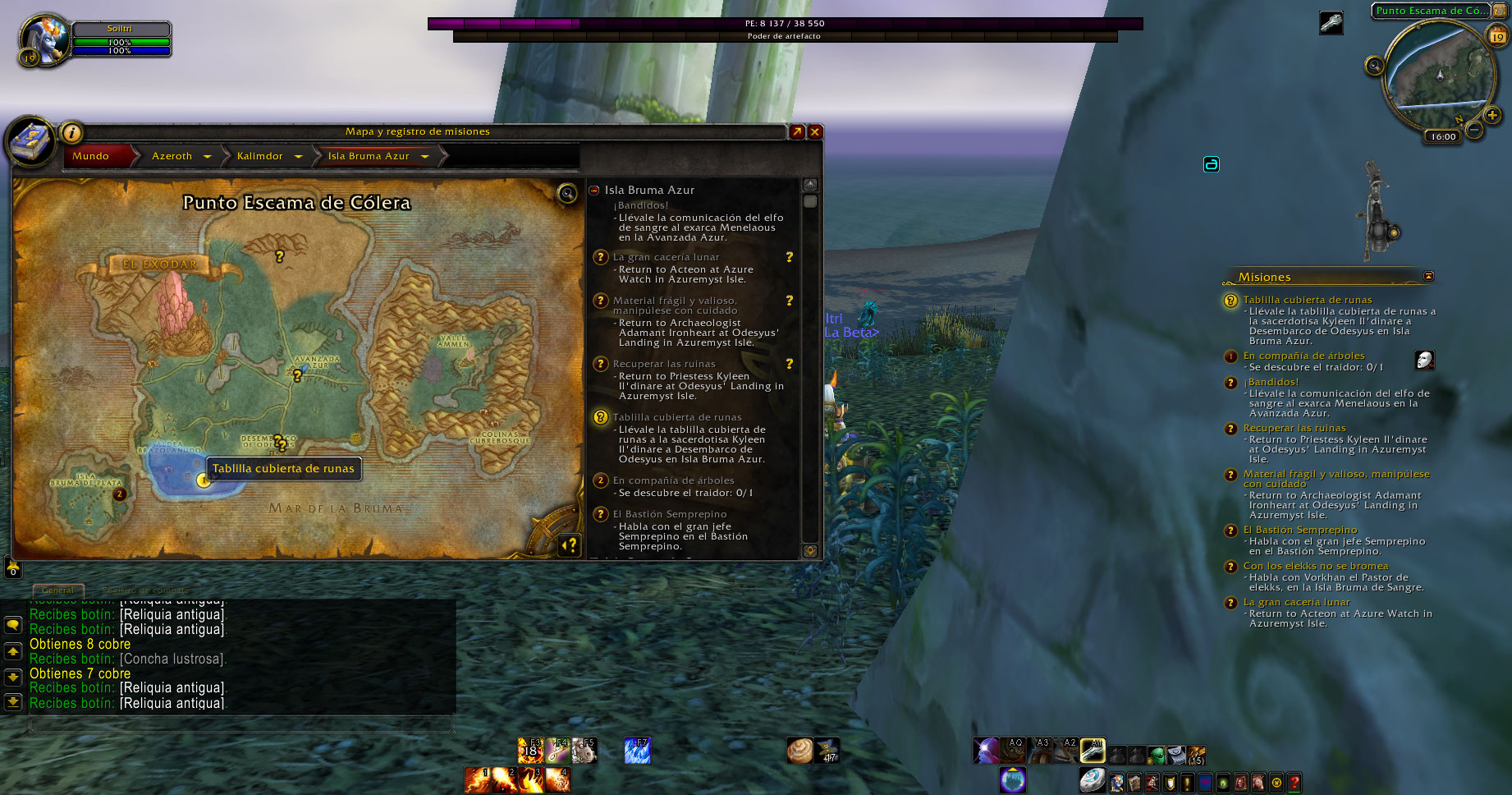The image size is (1512, 795).
Task: Open the calendar button showing 19
Action: click(1497, 36)
